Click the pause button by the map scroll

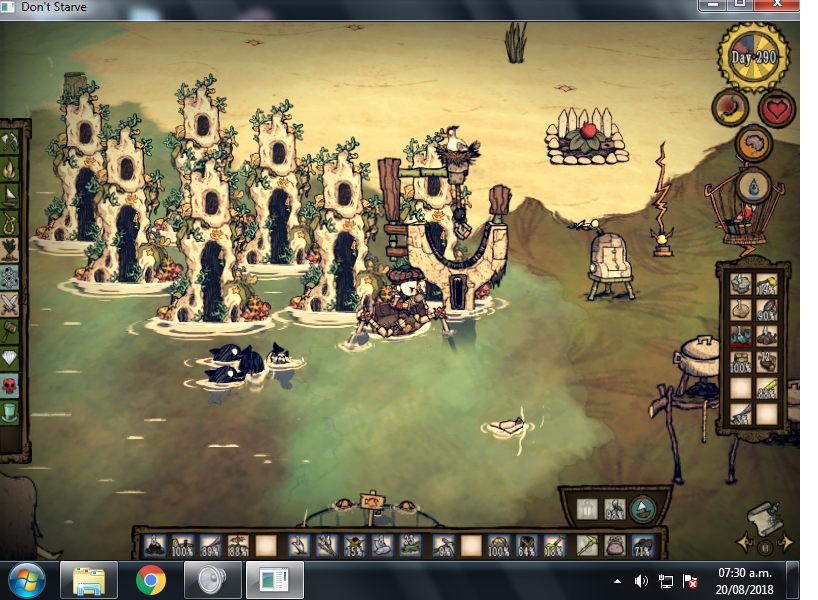pos(766,547)
